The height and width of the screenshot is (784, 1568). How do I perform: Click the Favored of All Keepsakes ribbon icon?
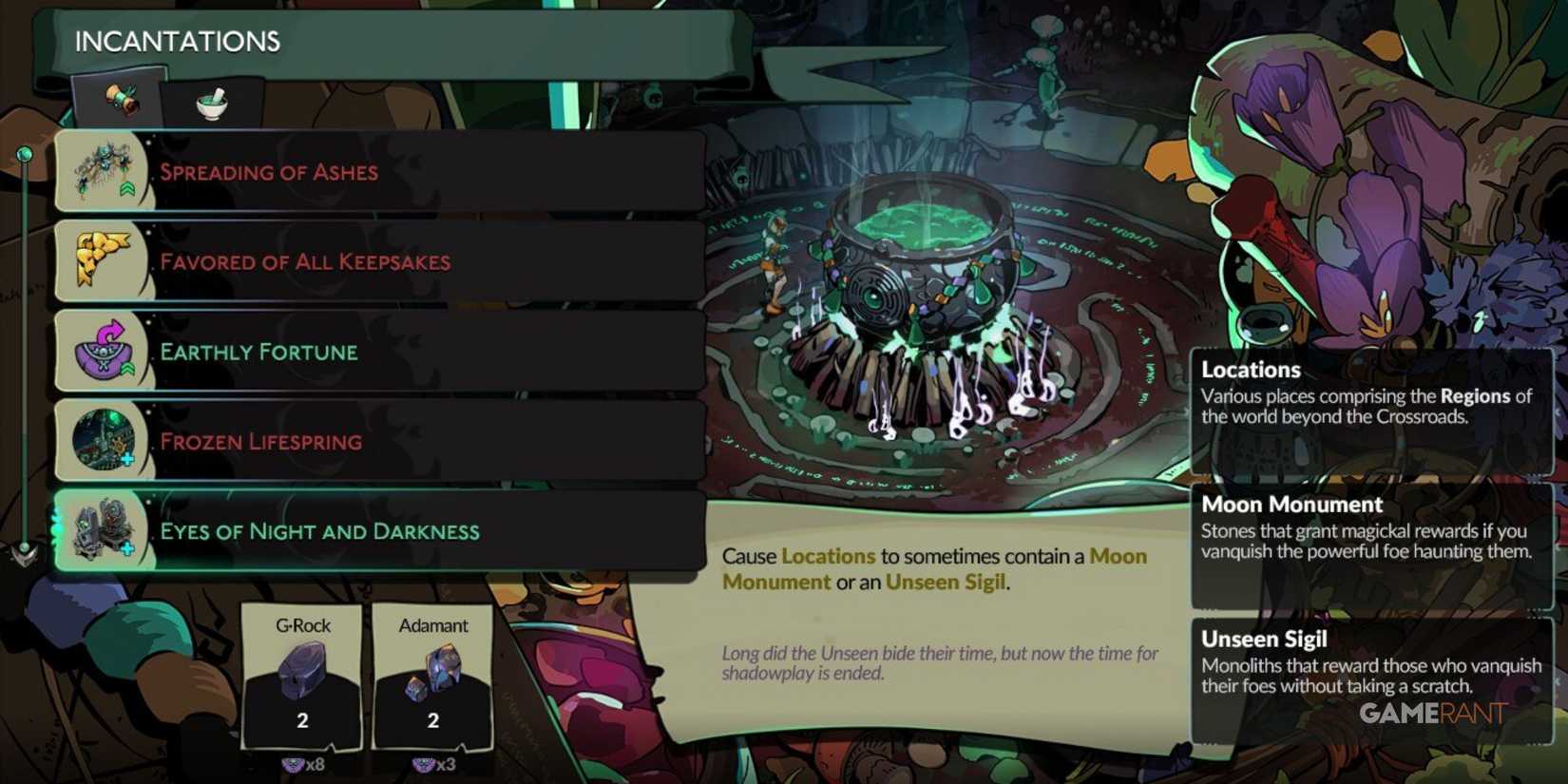click(x=100, y=259)
